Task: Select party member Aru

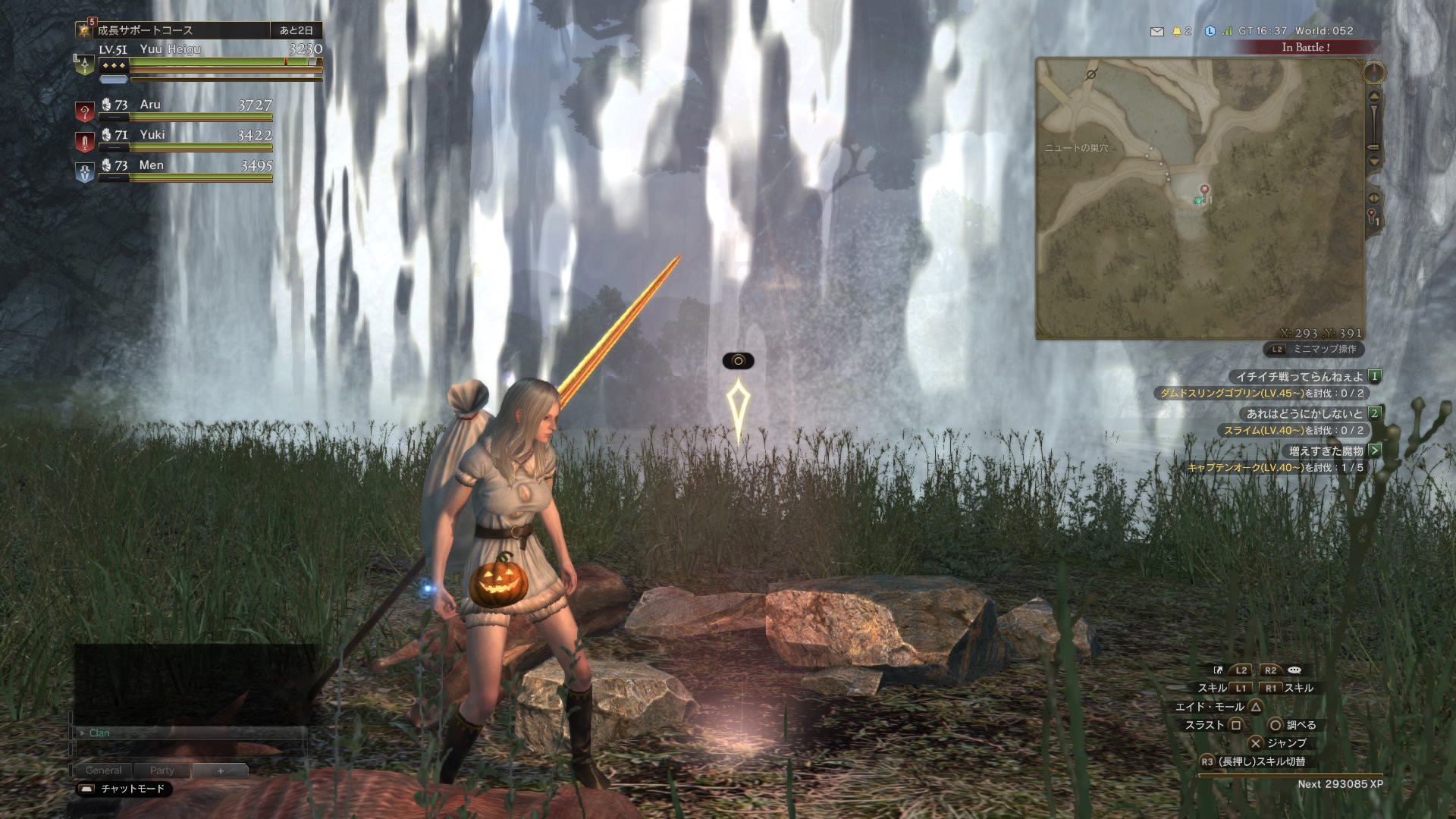Action: point(150,105)
